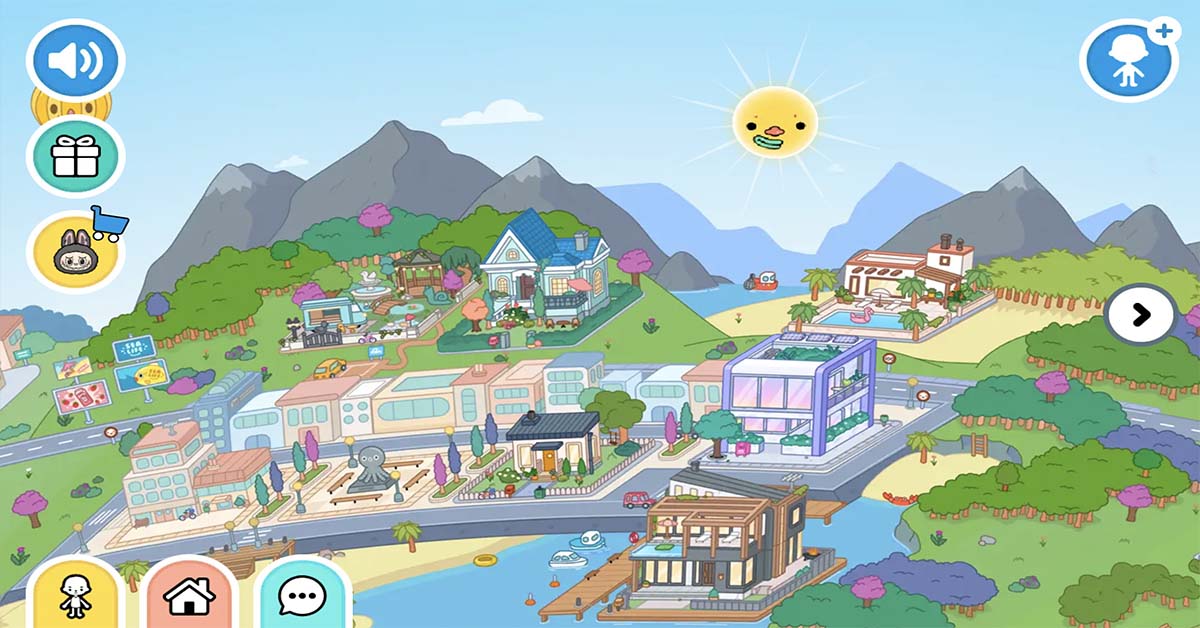1200x628 pixels.
Task: Open the gift box rewards
Action: pyautogui.click(x=76, y=156)
